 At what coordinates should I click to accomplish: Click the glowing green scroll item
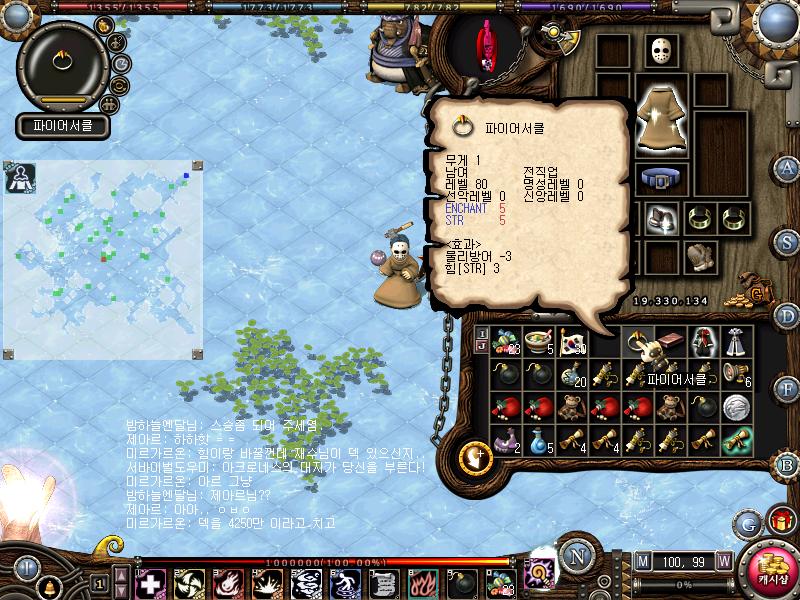click(x=737, y=439)
